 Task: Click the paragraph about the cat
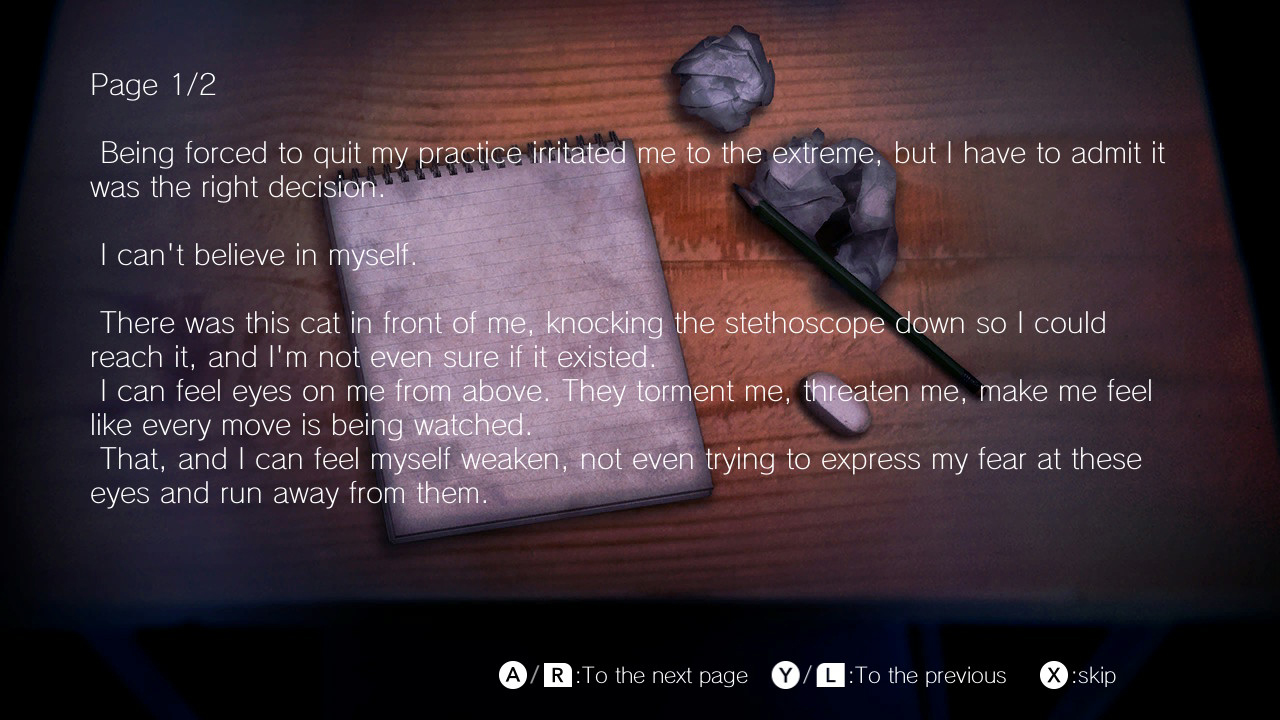pos(598,340)
